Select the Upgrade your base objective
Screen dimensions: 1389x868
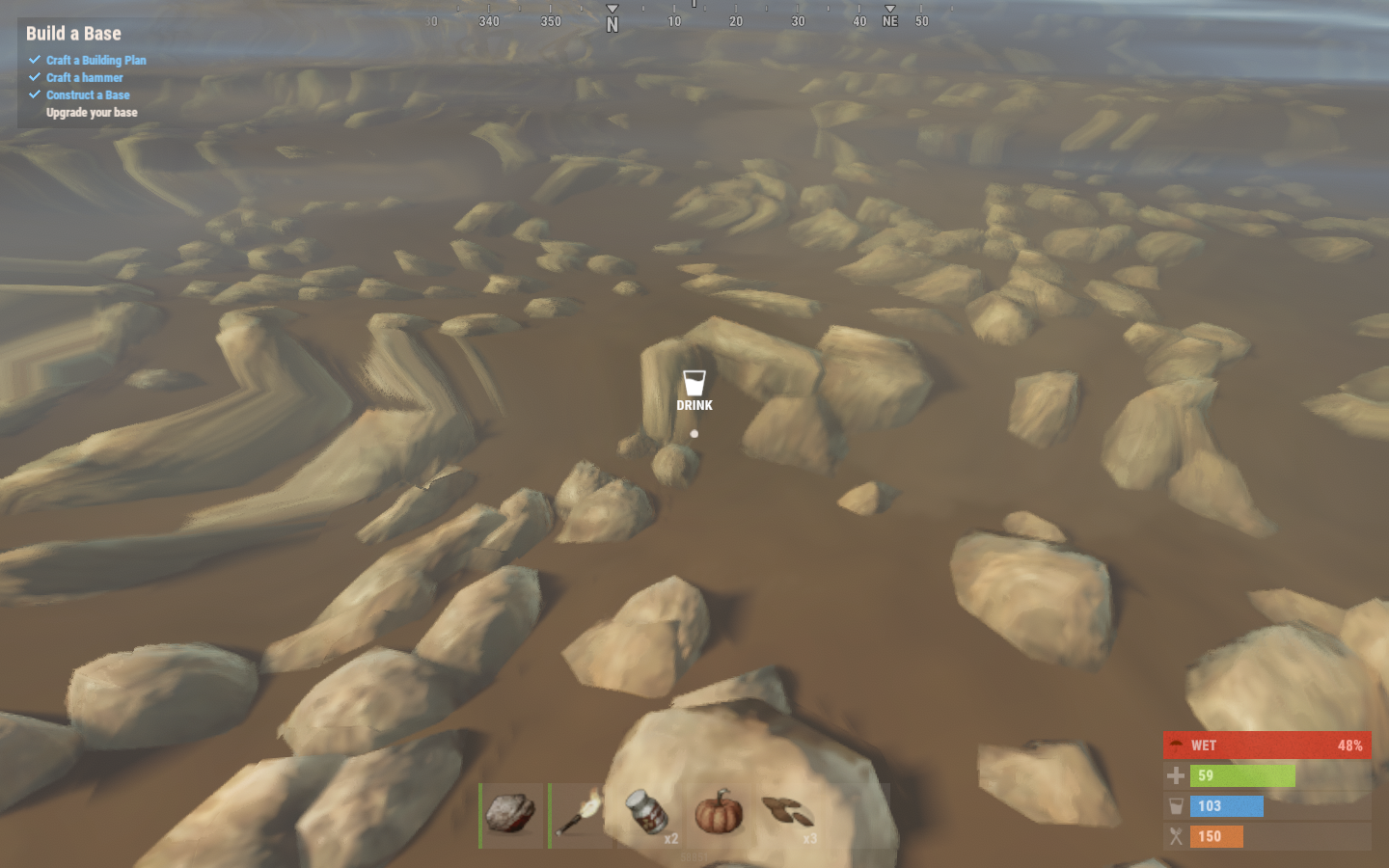[92, 112]
